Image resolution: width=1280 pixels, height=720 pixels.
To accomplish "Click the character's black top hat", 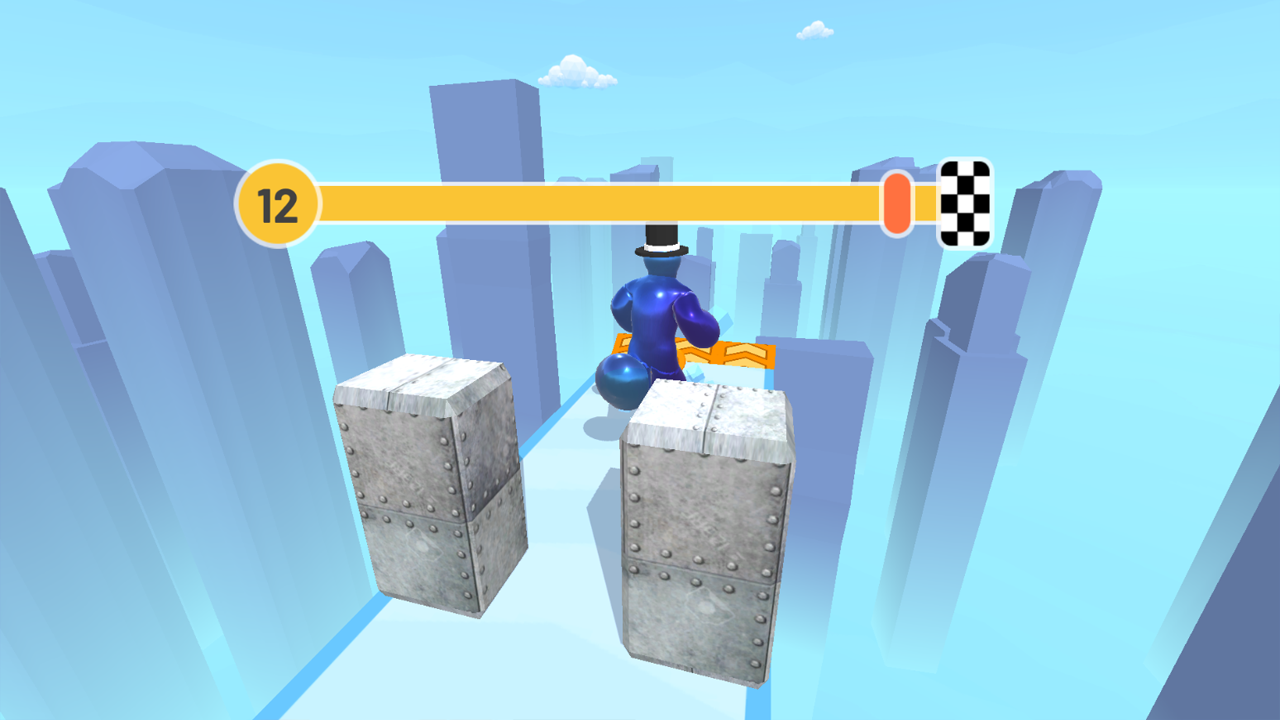I will click(x=659, y=239).
